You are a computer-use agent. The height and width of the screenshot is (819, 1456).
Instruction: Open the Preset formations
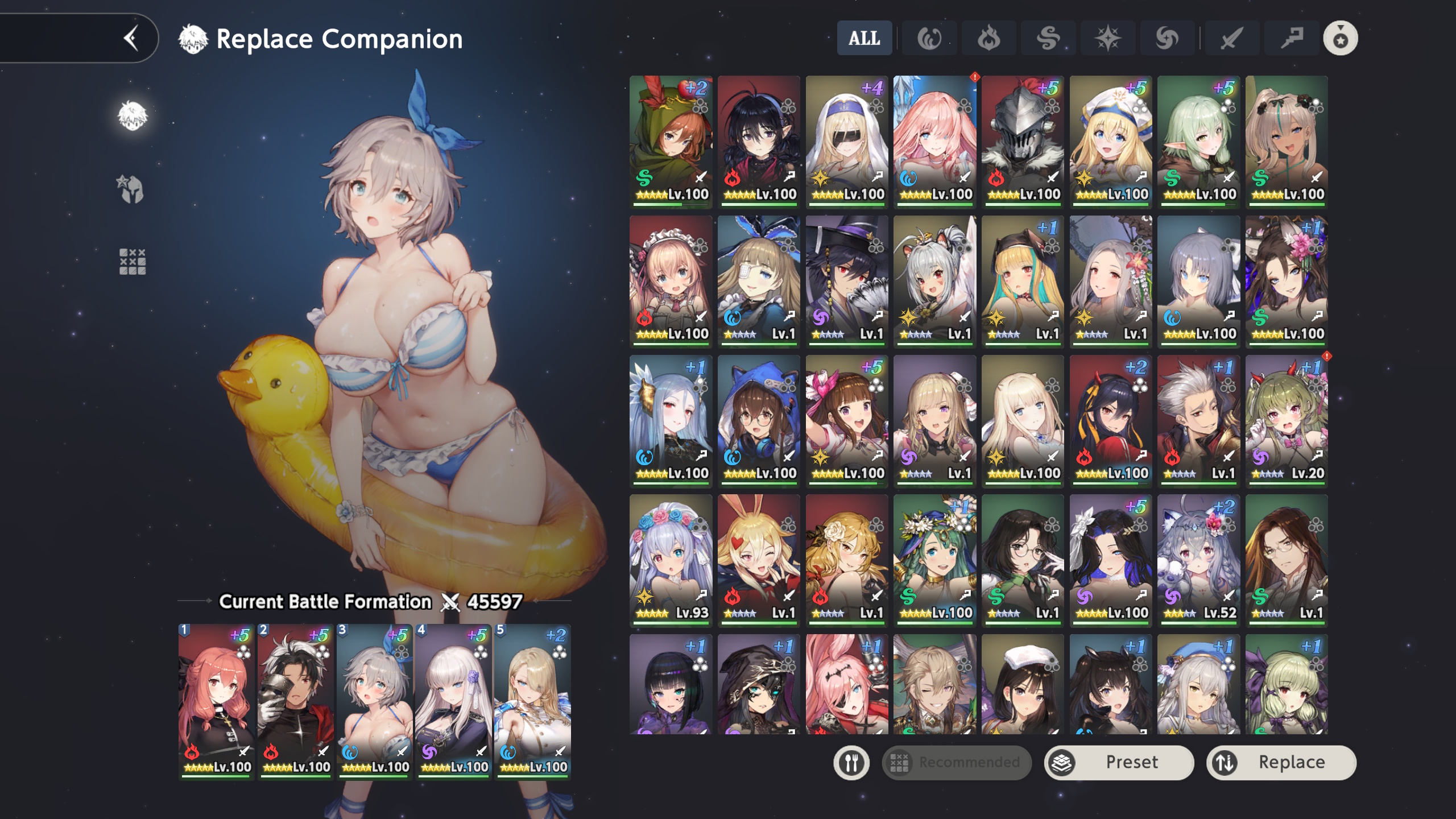pos(1119,762)
